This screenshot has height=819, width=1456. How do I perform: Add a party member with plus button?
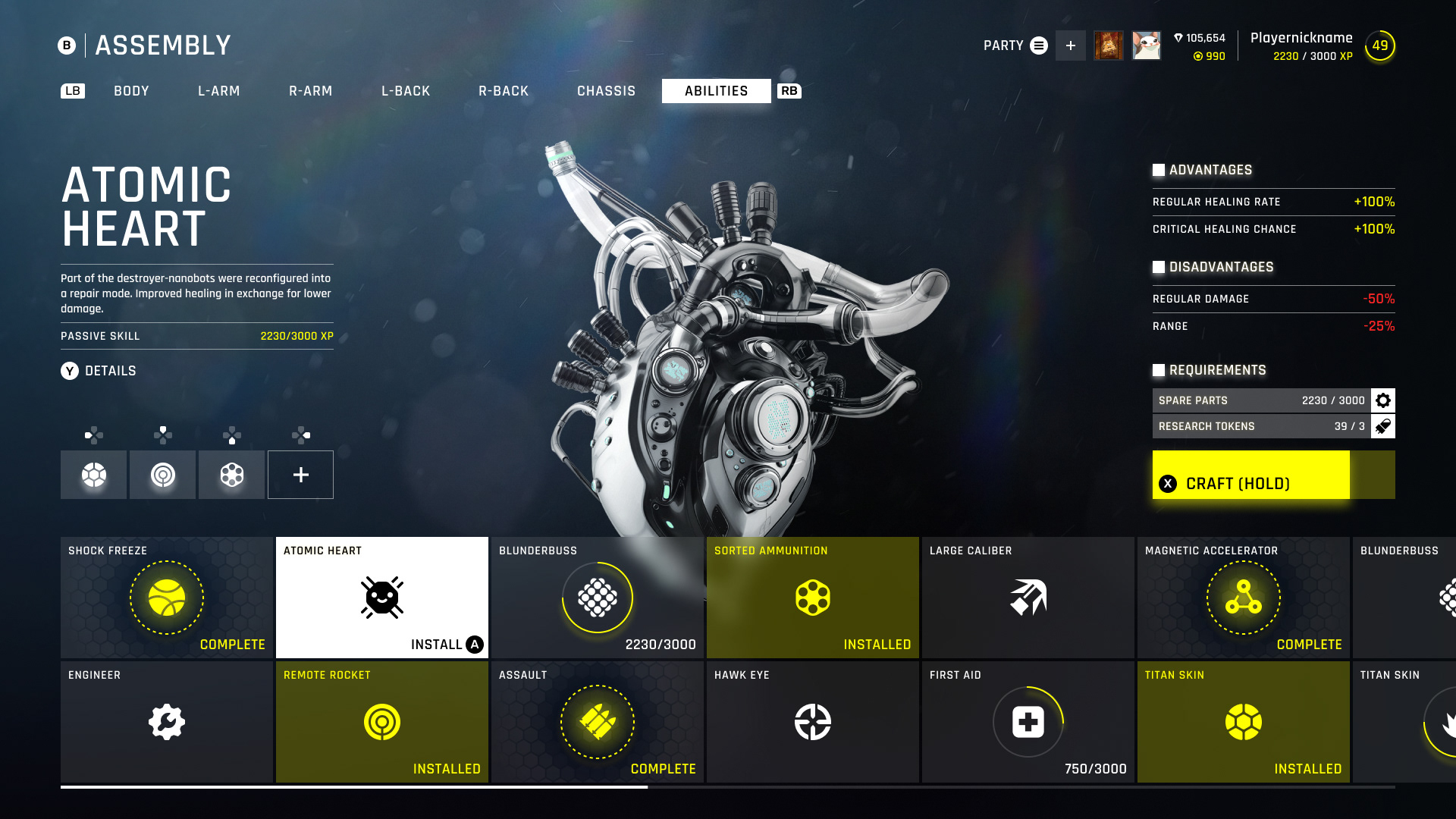coord(1070,45)
